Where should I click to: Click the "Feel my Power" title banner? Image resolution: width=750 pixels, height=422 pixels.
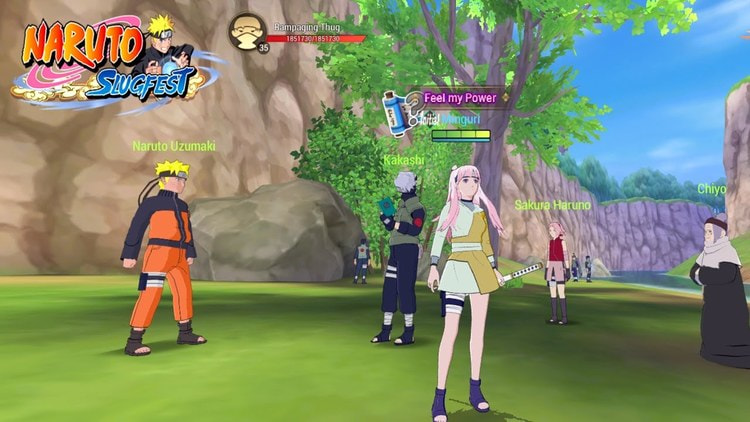coord(462,97)
